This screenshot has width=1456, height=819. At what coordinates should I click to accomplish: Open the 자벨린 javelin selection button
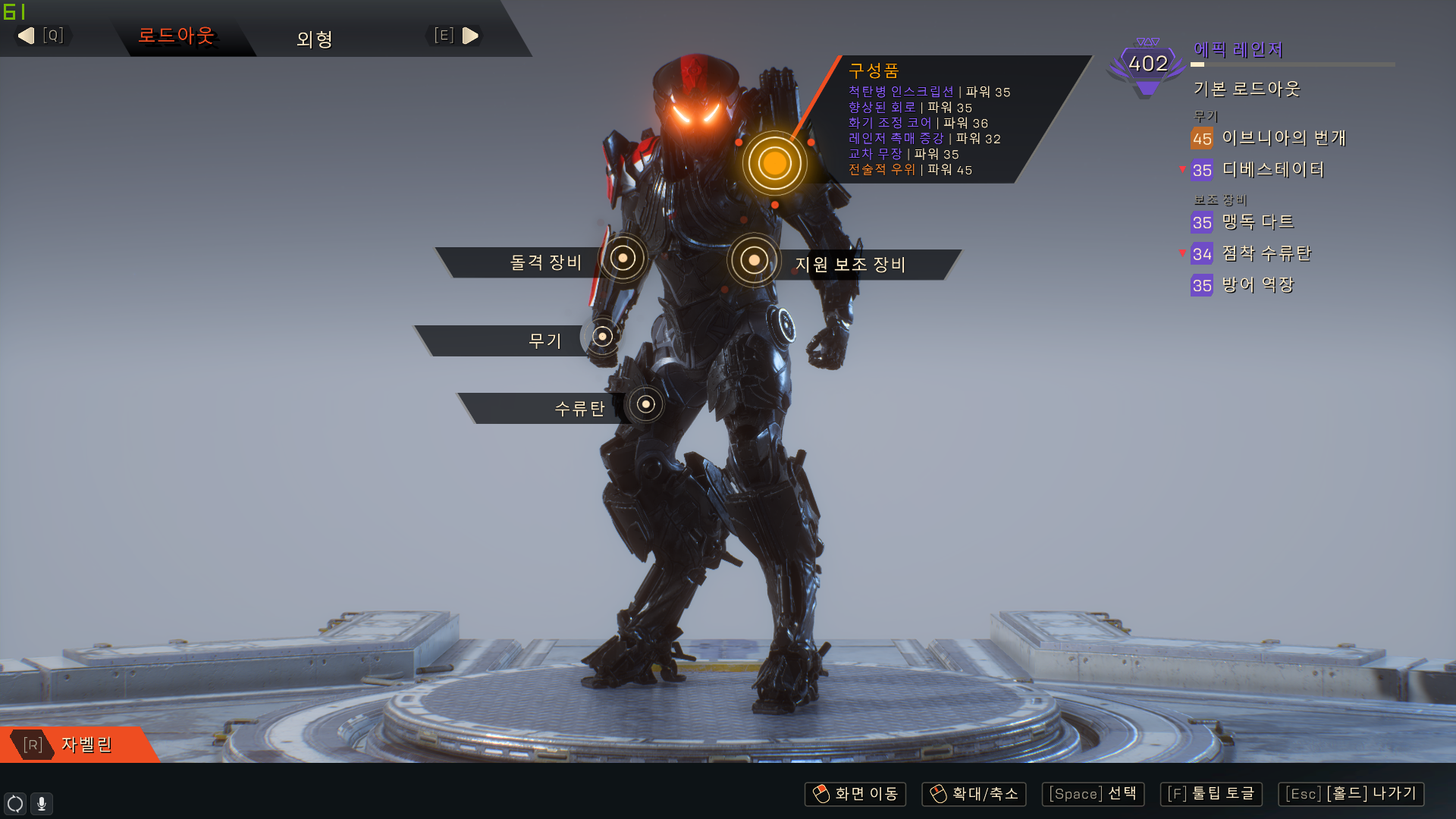point(76,745)
